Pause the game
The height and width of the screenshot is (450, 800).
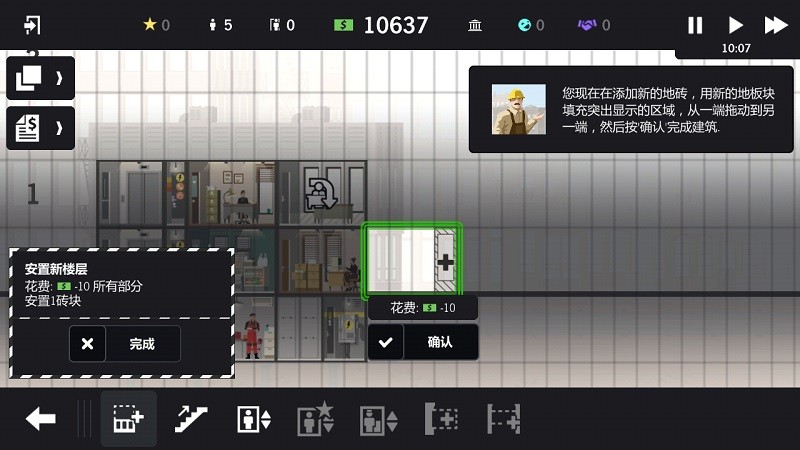pos(695,25)
